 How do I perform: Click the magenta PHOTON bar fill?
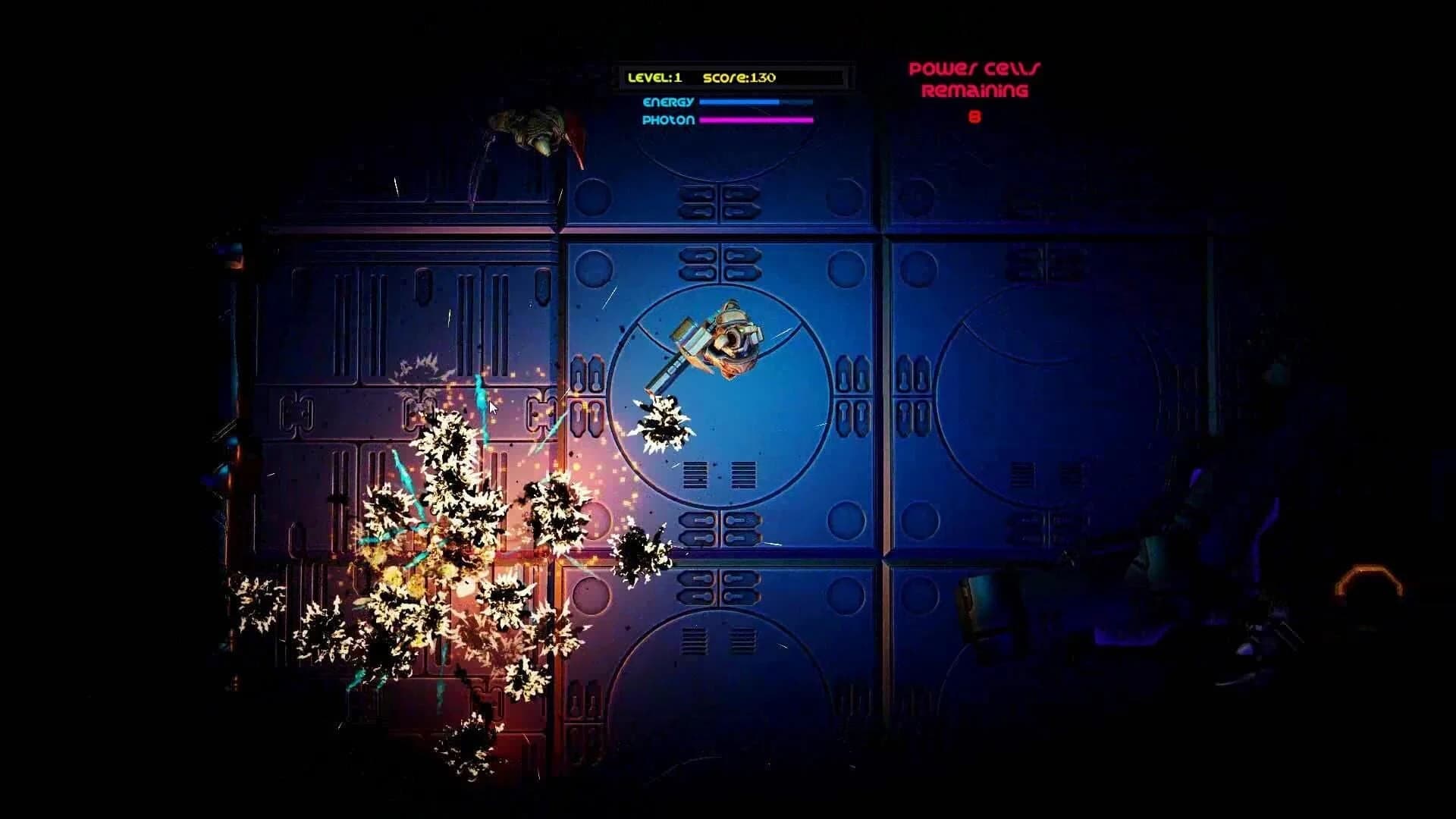click(755, 120)
